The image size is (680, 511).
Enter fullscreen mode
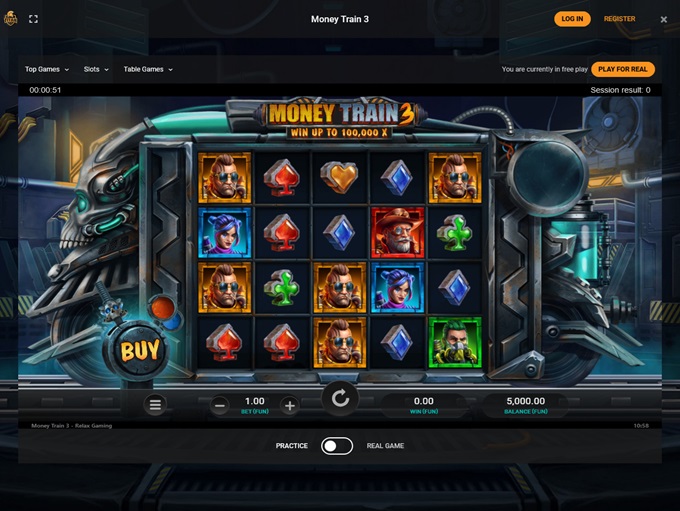point(33,19)
